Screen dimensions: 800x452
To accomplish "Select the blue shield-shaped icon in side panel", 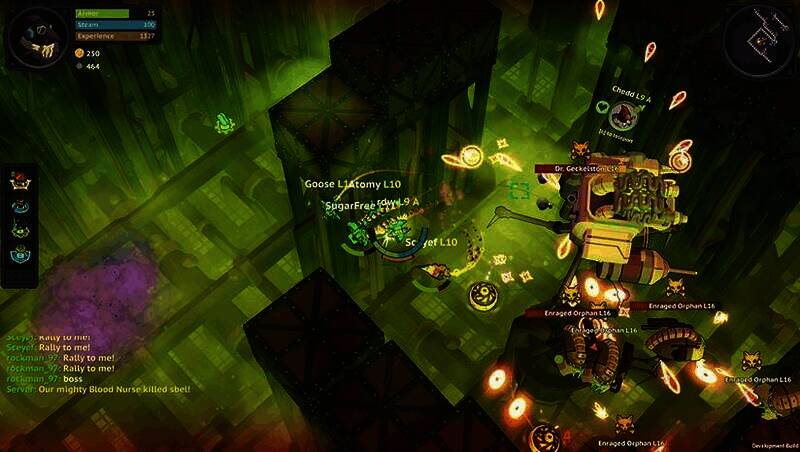I will coord(19,255).
